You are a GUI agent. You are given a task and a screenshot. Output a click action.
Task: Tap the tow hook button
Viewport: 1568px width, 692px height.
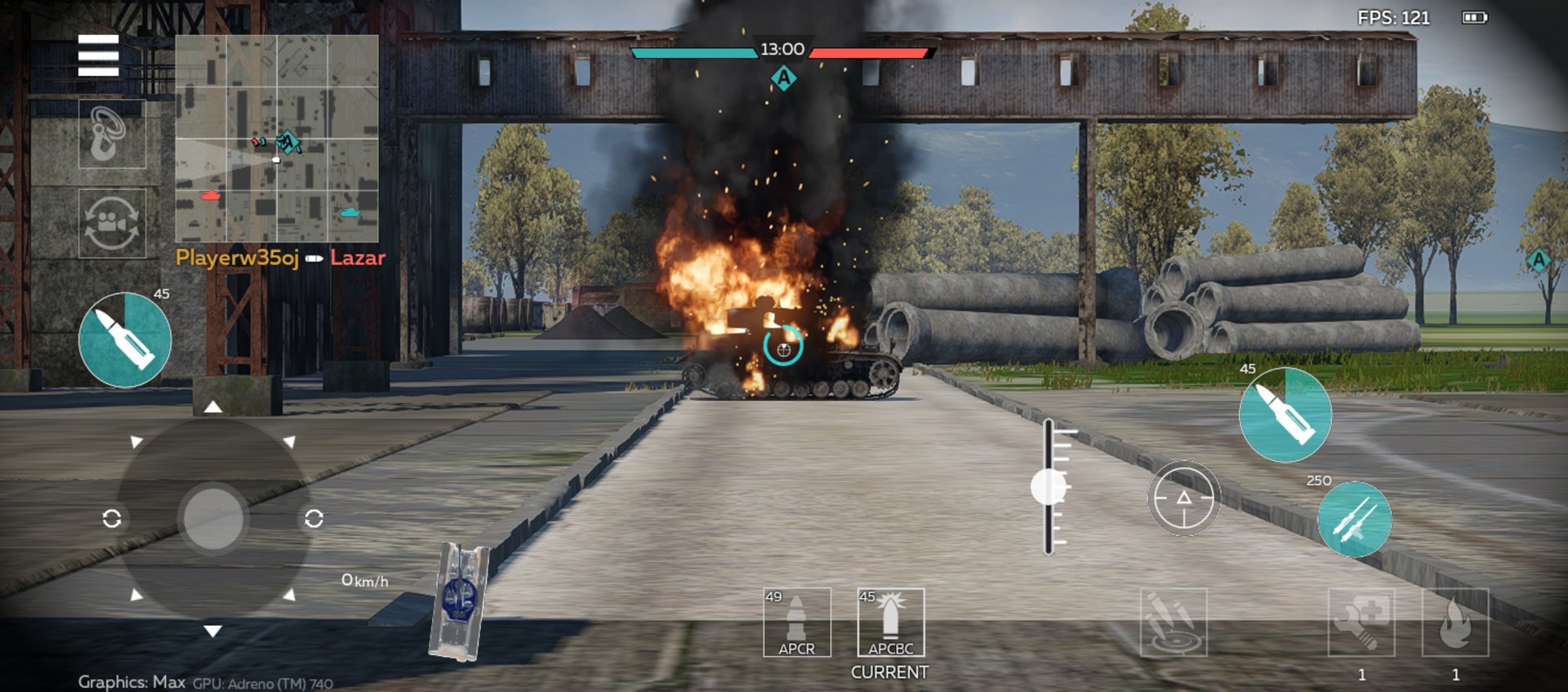[112, 134]
